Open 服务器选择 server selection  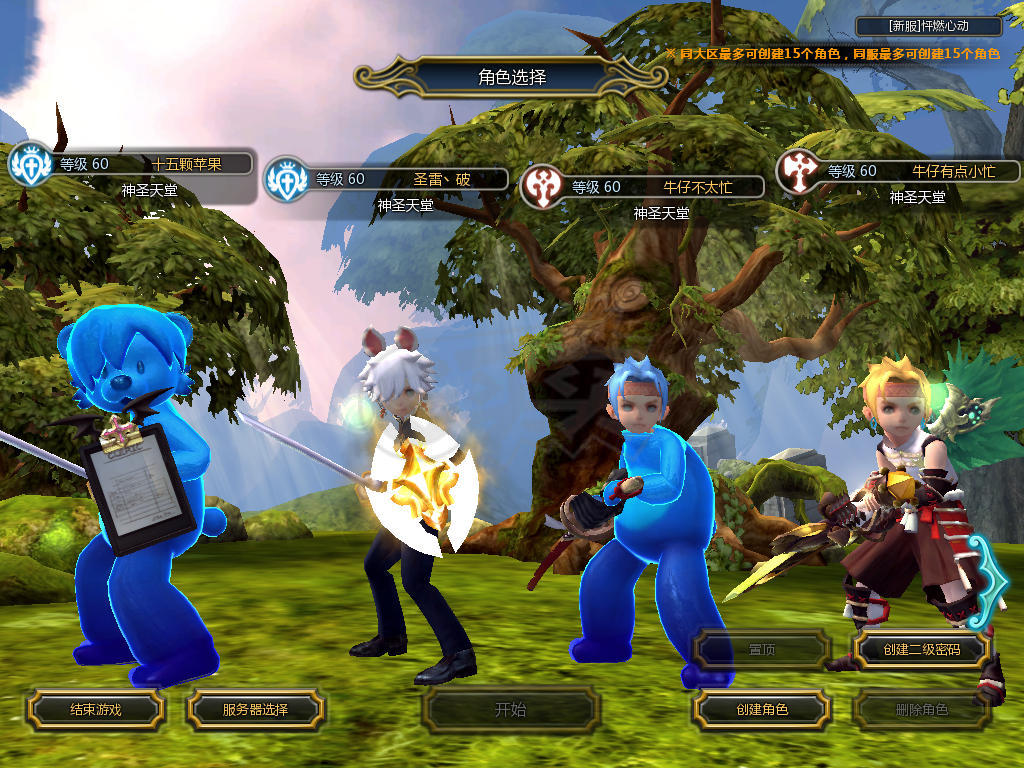click(255, 710)
